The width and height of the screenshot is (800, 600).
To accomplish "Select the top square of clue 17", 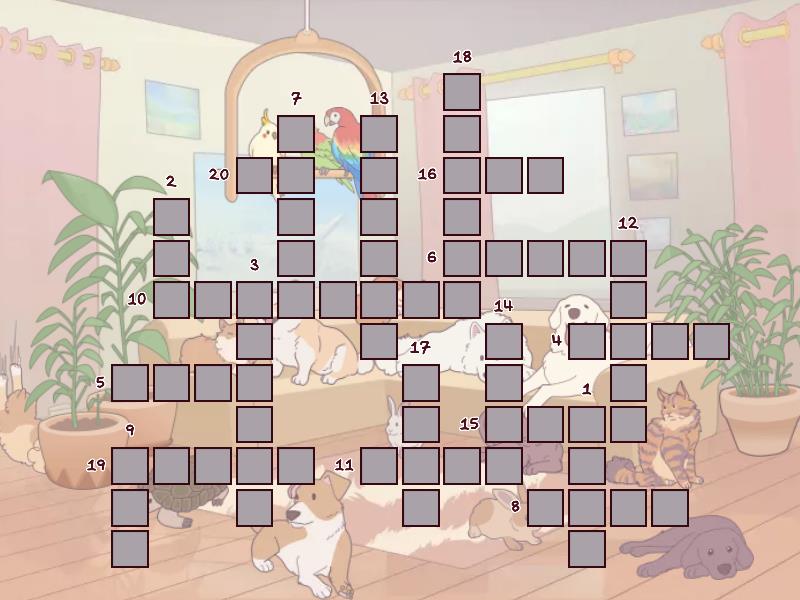I will click(x=421, y=382).
